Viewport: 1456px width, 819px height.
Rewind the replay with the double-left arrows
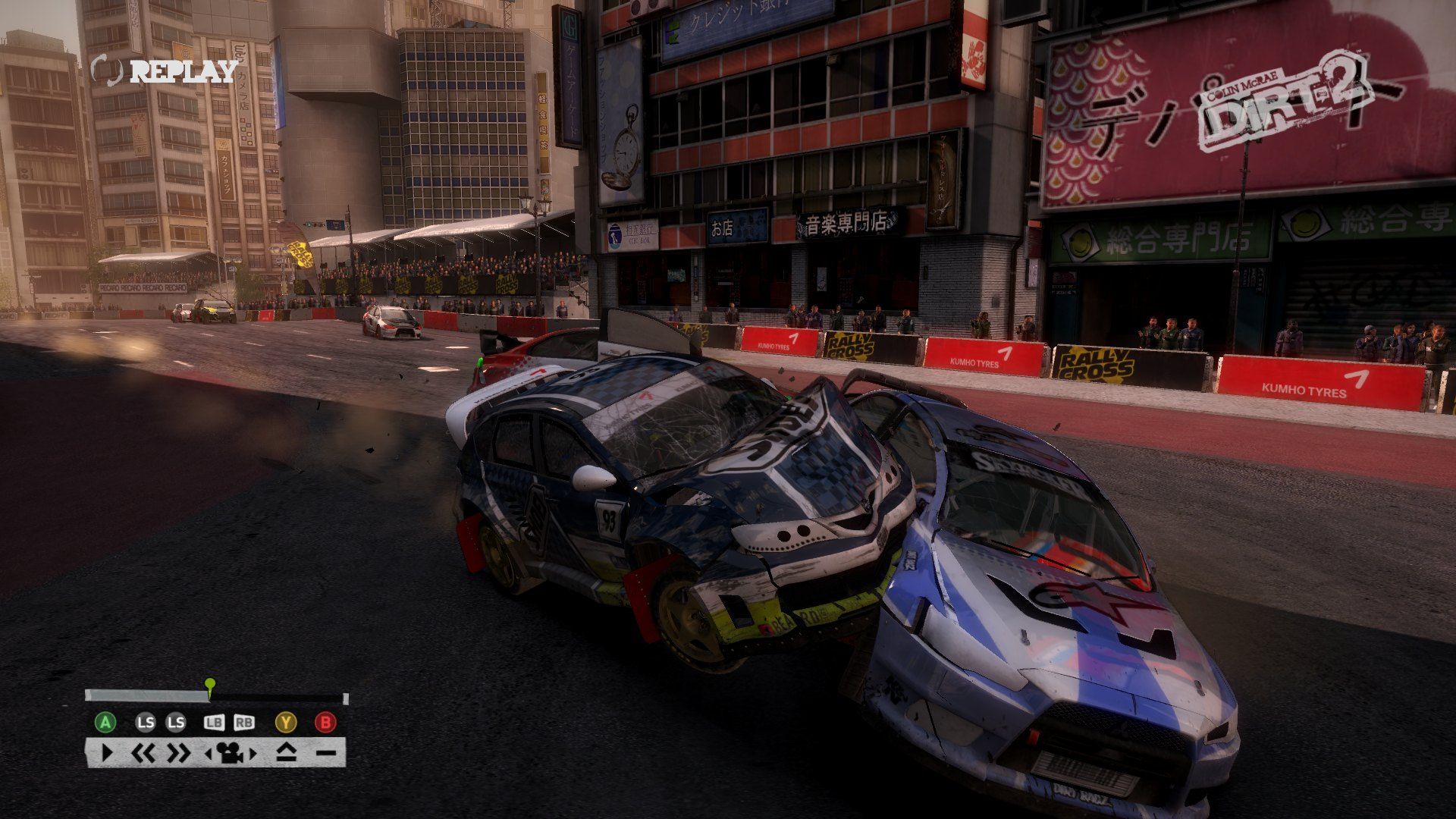[x=143, y=754]
